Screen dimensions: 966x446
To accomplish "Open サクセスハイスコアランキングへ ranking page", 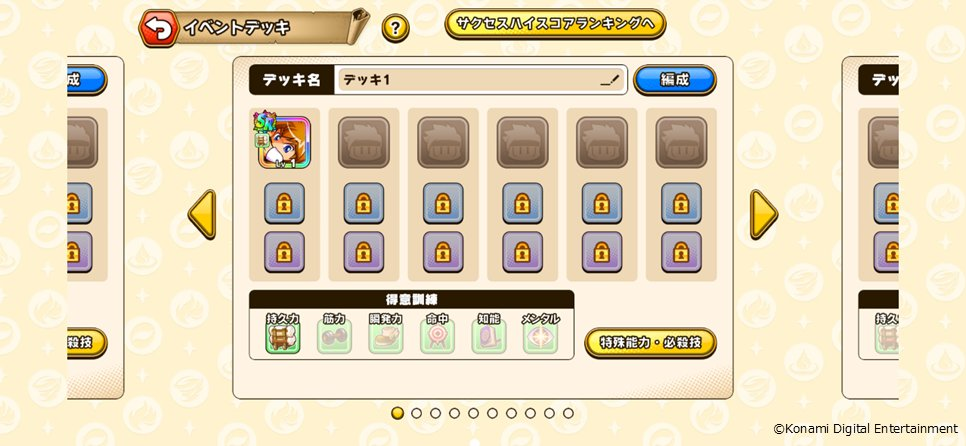I will [555, 24].
